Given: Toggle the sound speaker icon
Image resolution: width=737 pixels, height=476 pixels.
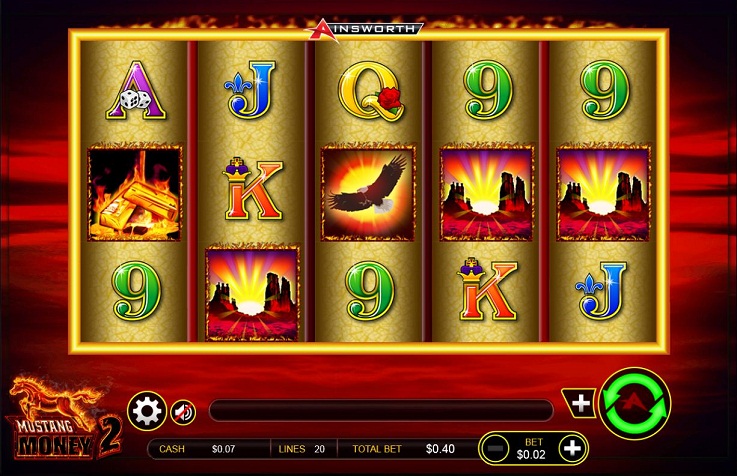Looking at the screenshot, I should tap(183, 411).
